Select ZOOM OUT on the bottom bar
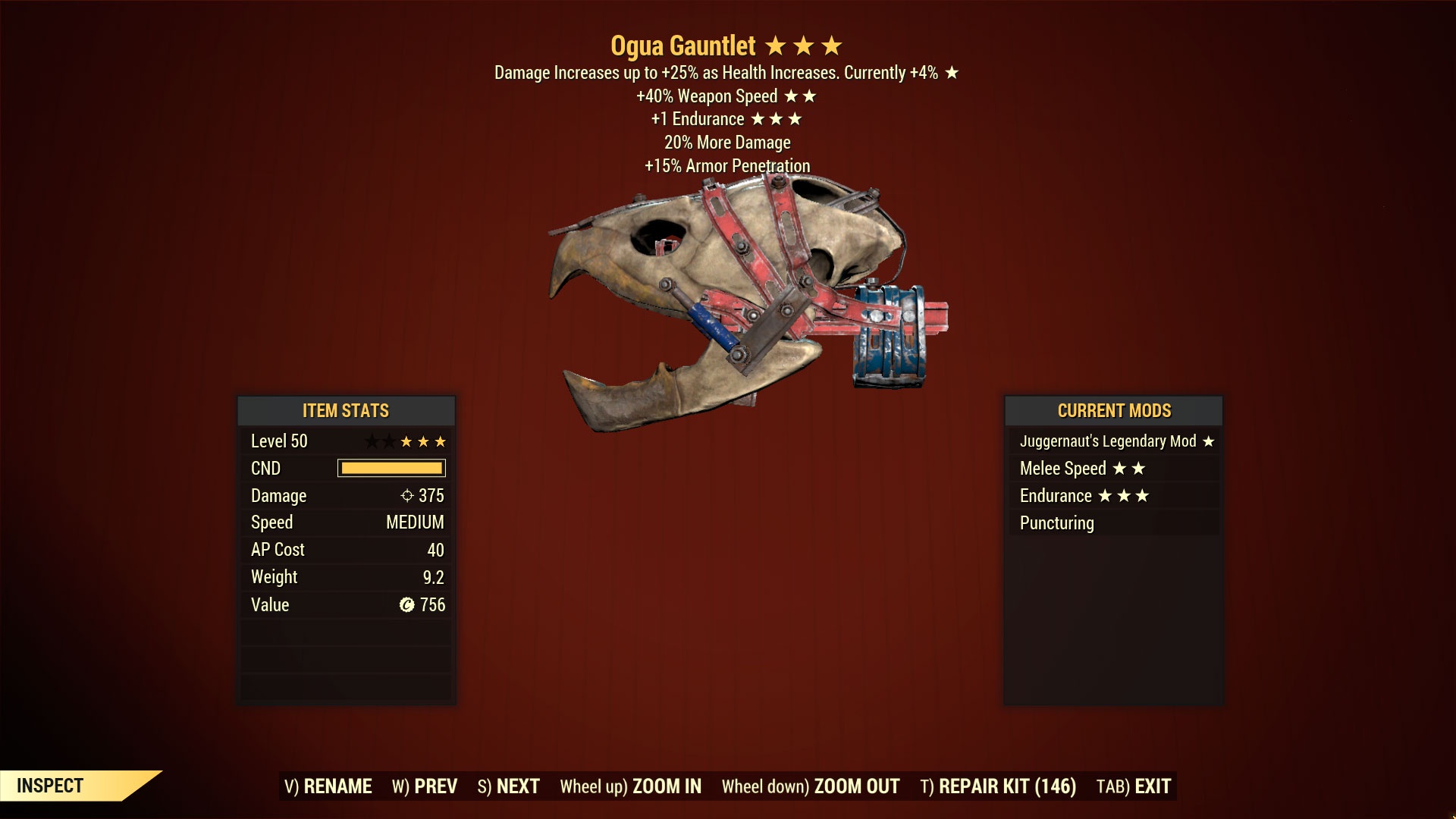Screen dimensions: 1456x819 point(810,786)
